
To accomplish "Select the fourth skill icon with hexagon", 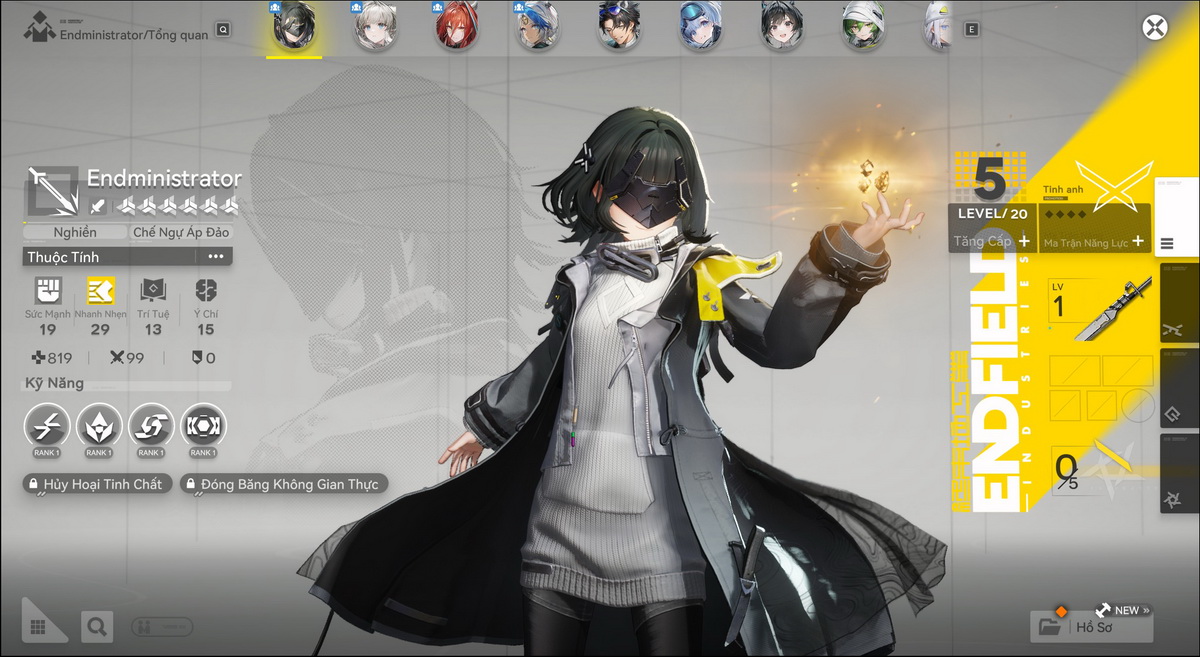I will pyautogui.click(x=203, y=425).
